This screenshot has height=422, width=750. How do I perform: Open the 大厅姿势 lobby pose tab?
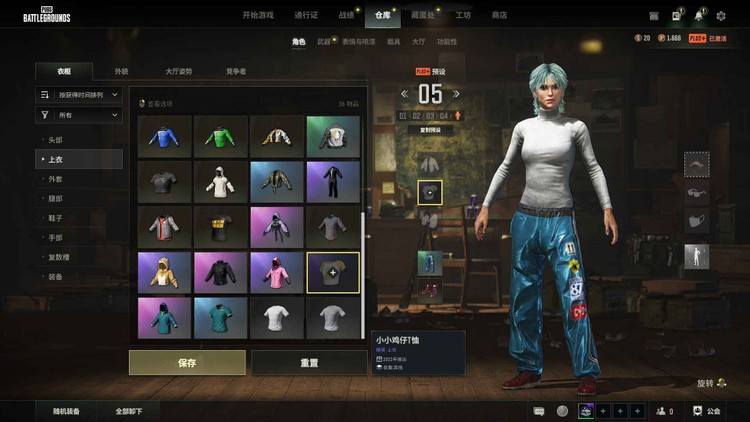tap(179, 72)
